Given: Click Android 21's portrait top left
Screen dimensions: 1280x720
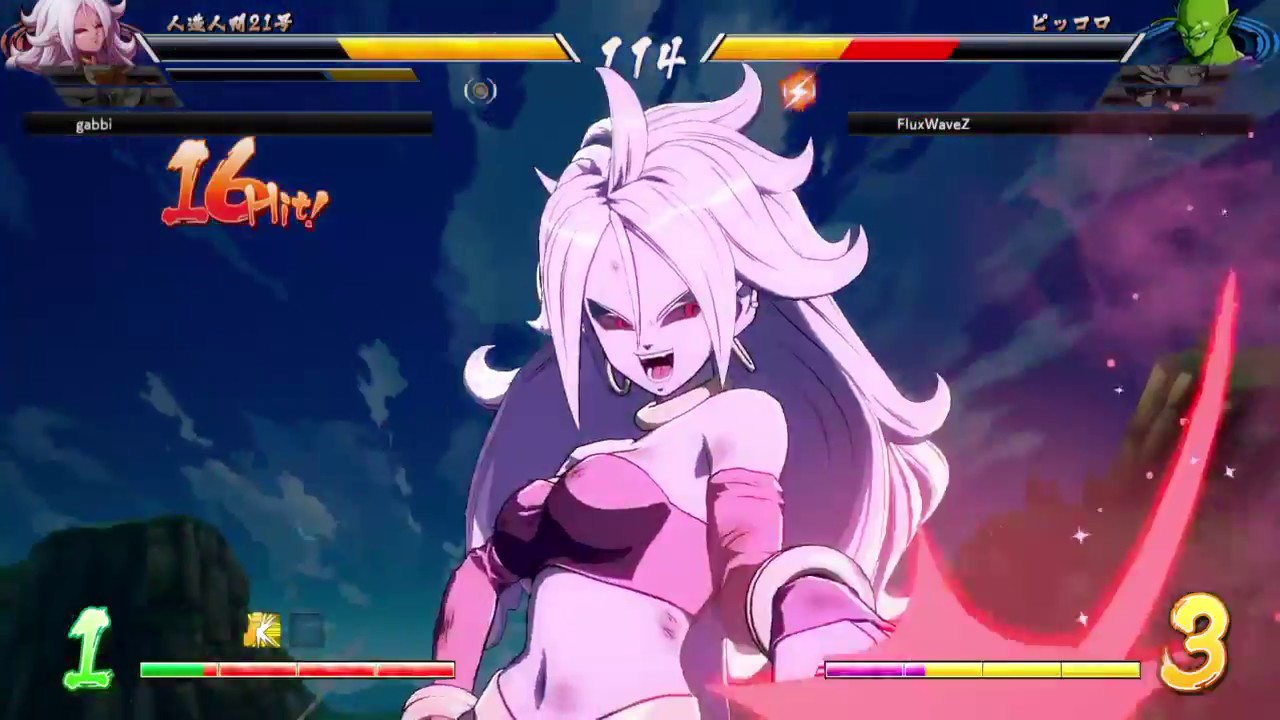Looking at the screenshot, I should (x=60, y=45).
